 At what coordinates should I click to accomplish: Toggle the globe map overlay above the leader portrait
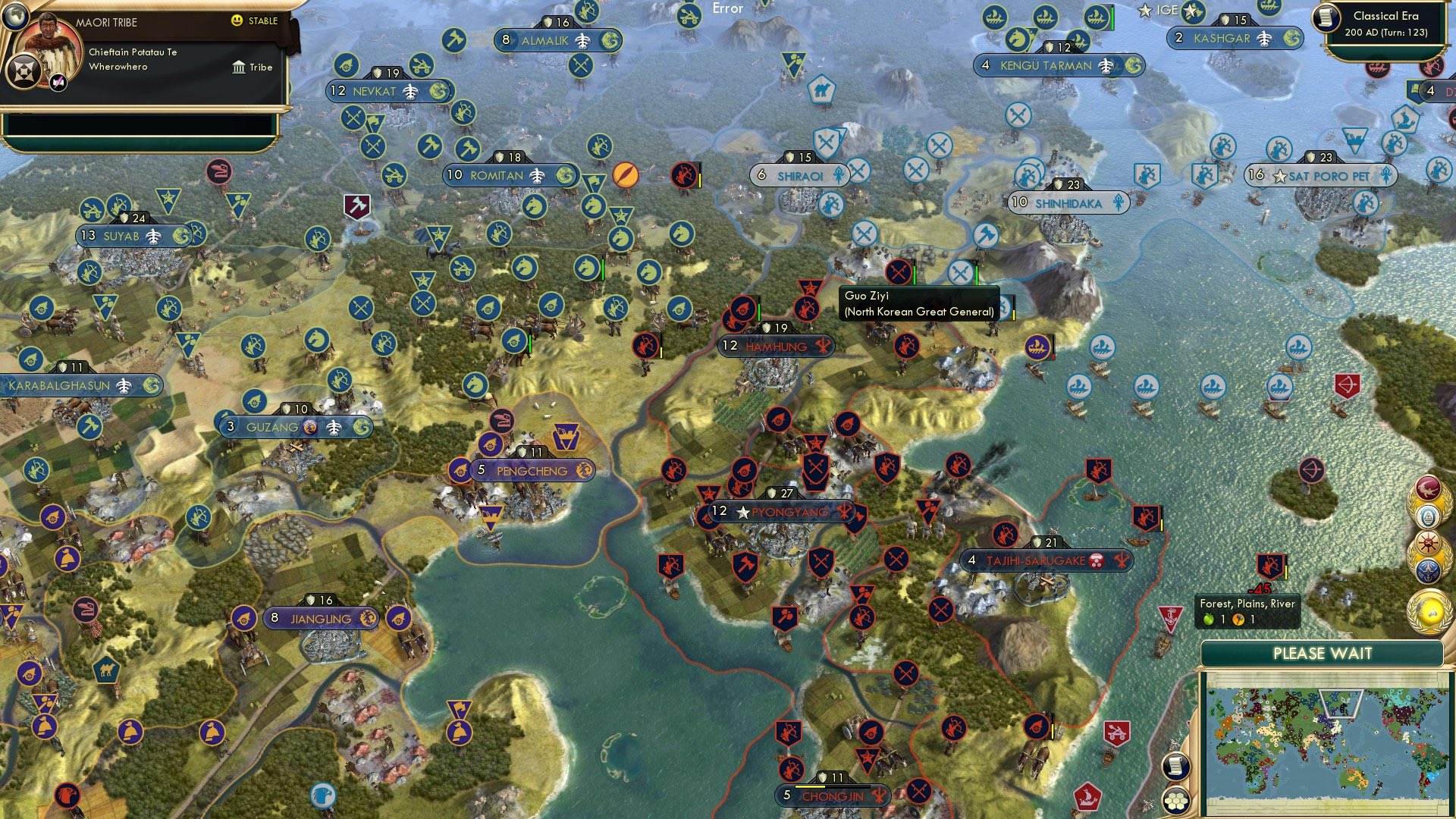15,17
